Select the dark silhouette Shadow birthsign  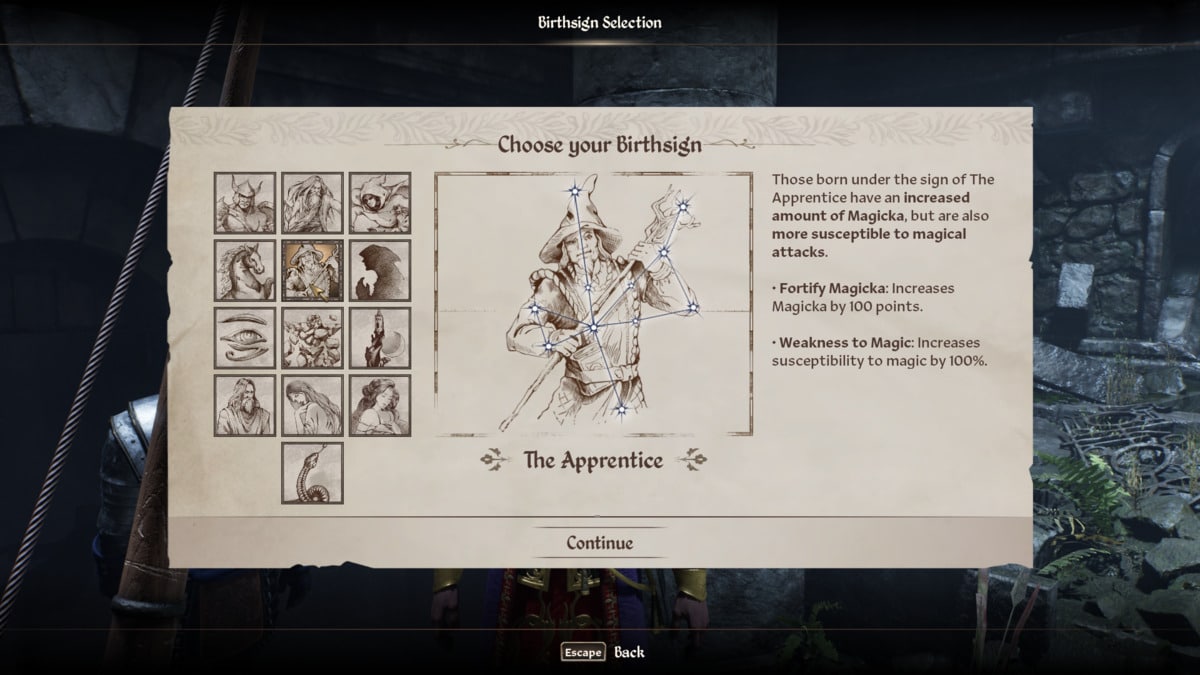point(380,270)
